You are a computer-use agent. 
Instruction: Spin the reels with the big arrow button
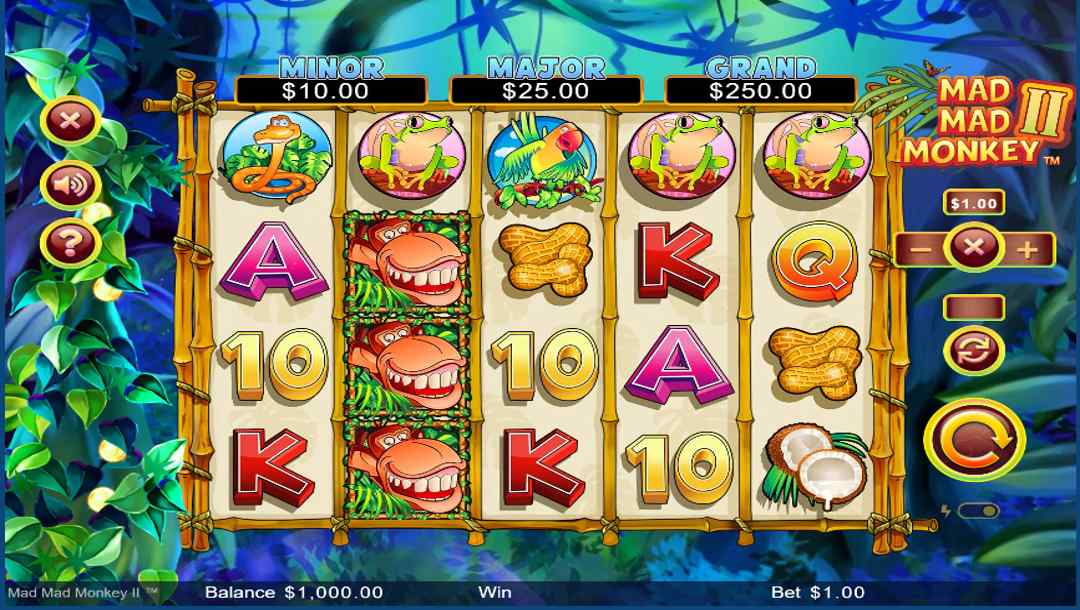[974, 439]
